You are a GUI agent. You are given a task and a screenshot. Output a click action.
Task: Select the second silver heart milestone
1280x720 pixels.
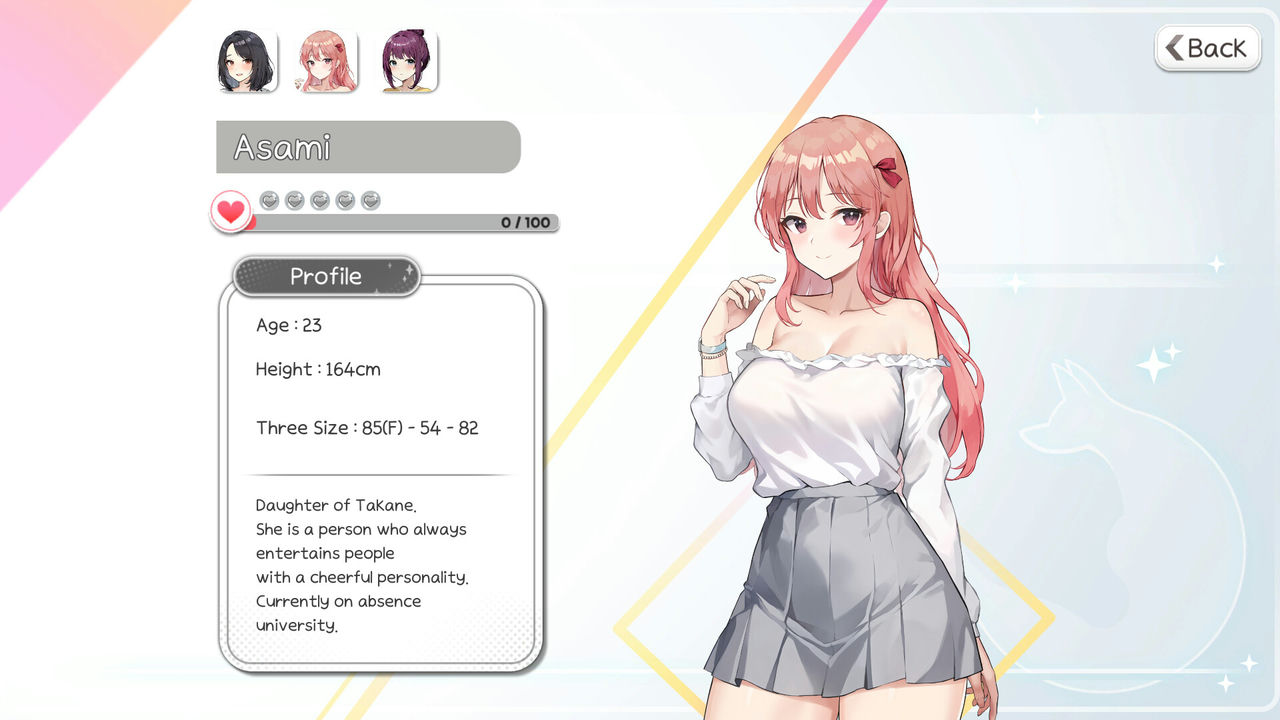pos(293,200)
